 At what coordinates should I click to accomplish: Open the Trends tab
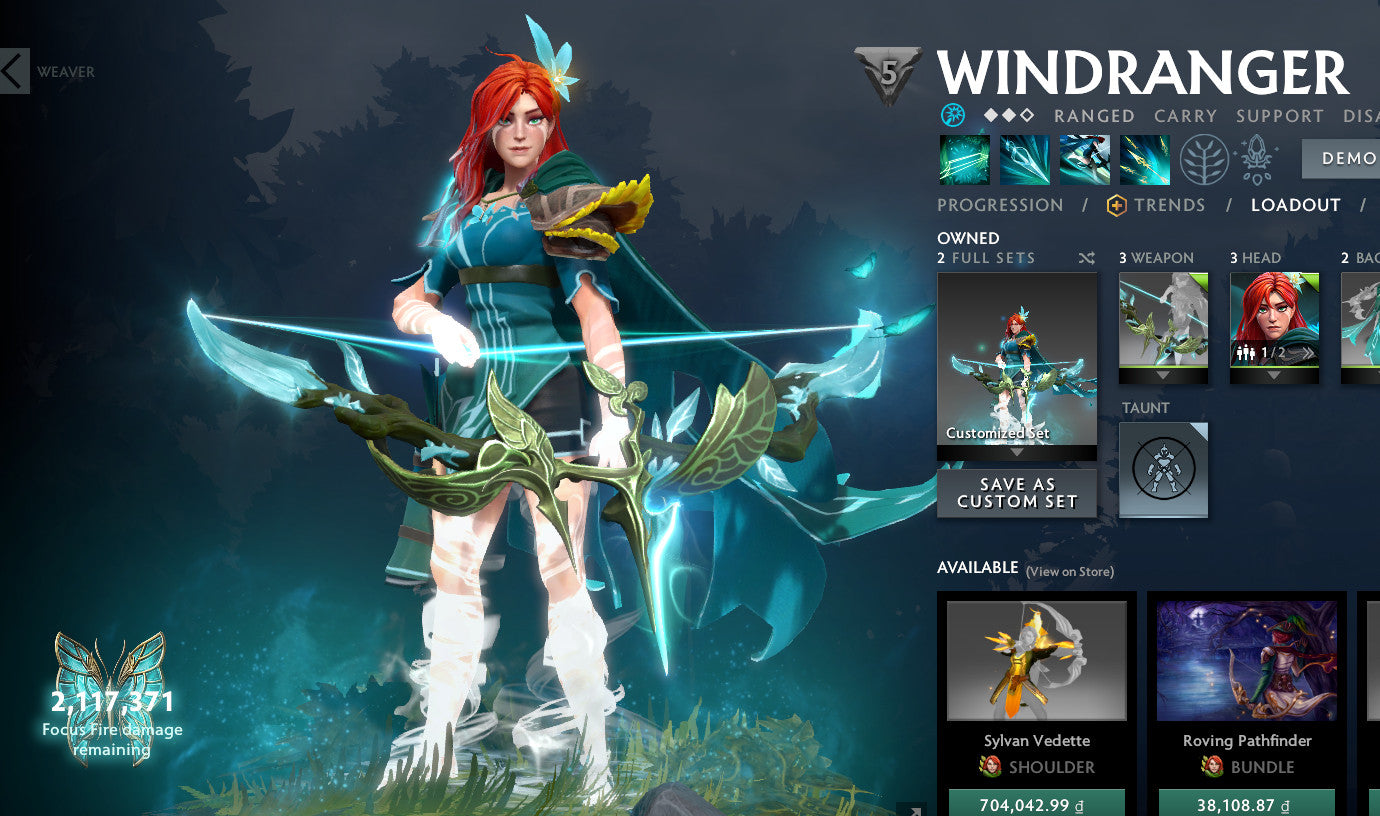[x=1168, y=205]
